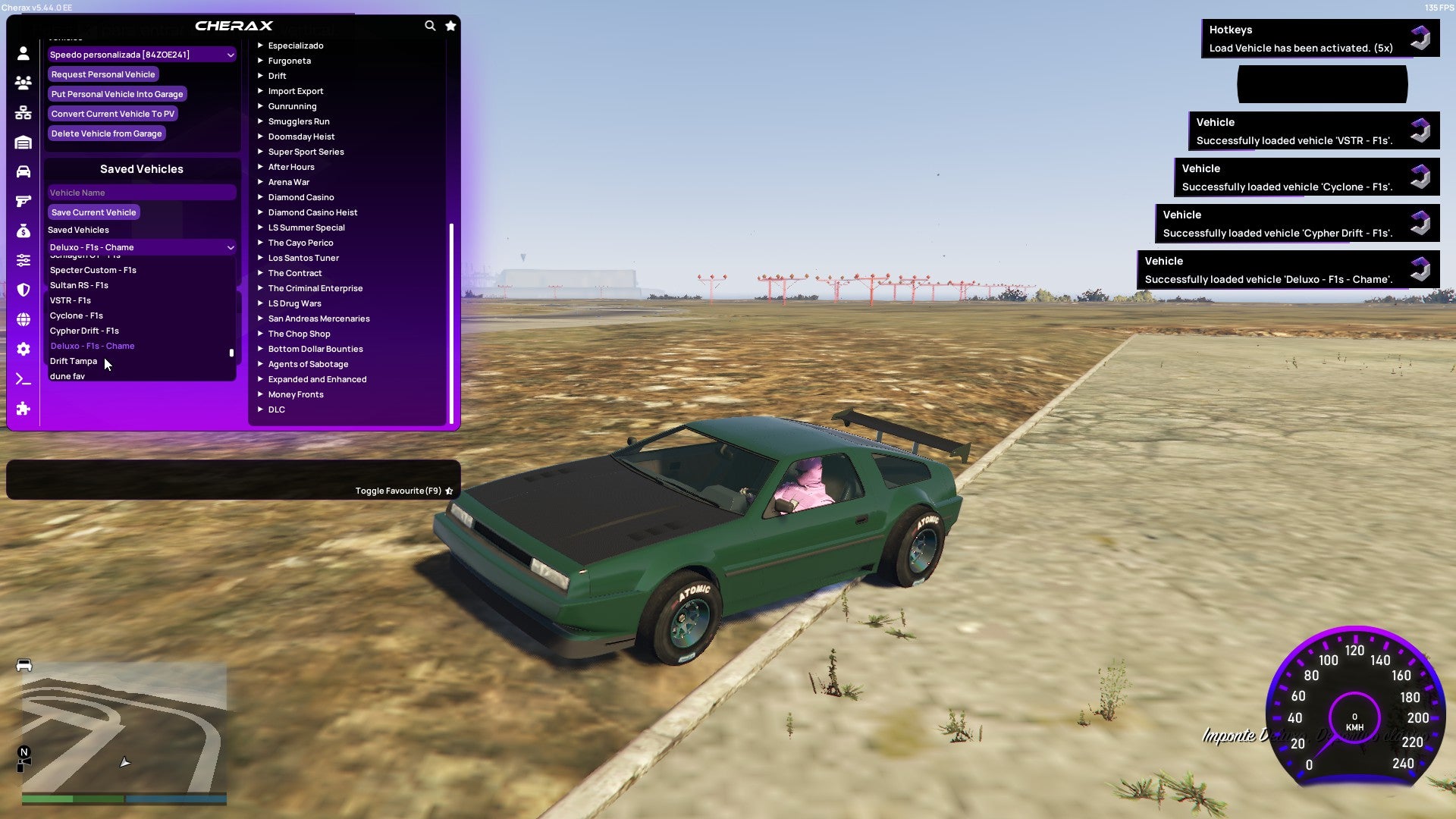The width and height of the screenshot is (1456, 819).
Task: Expand the Arena War vehicle category
Action: pos(288,182)
